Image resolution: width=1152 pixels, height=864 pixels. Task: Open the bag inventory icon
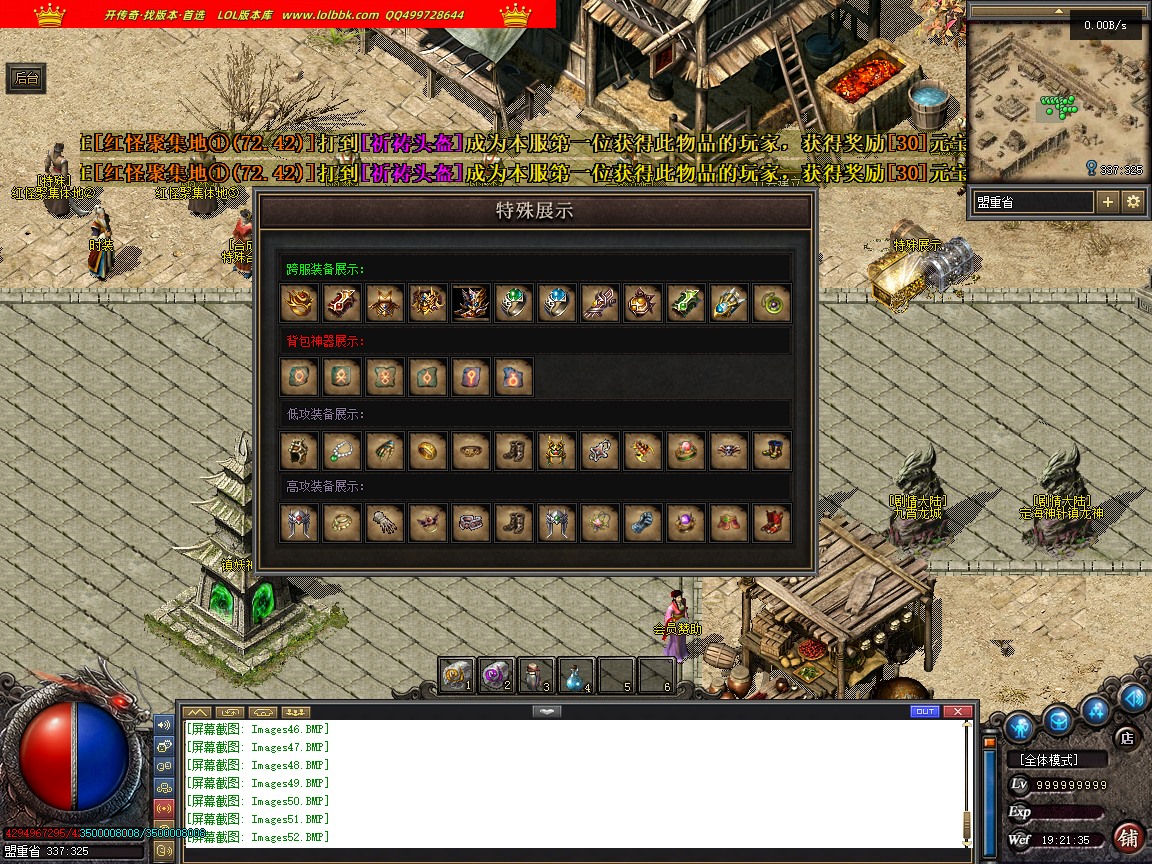[x=1059, y=720]
